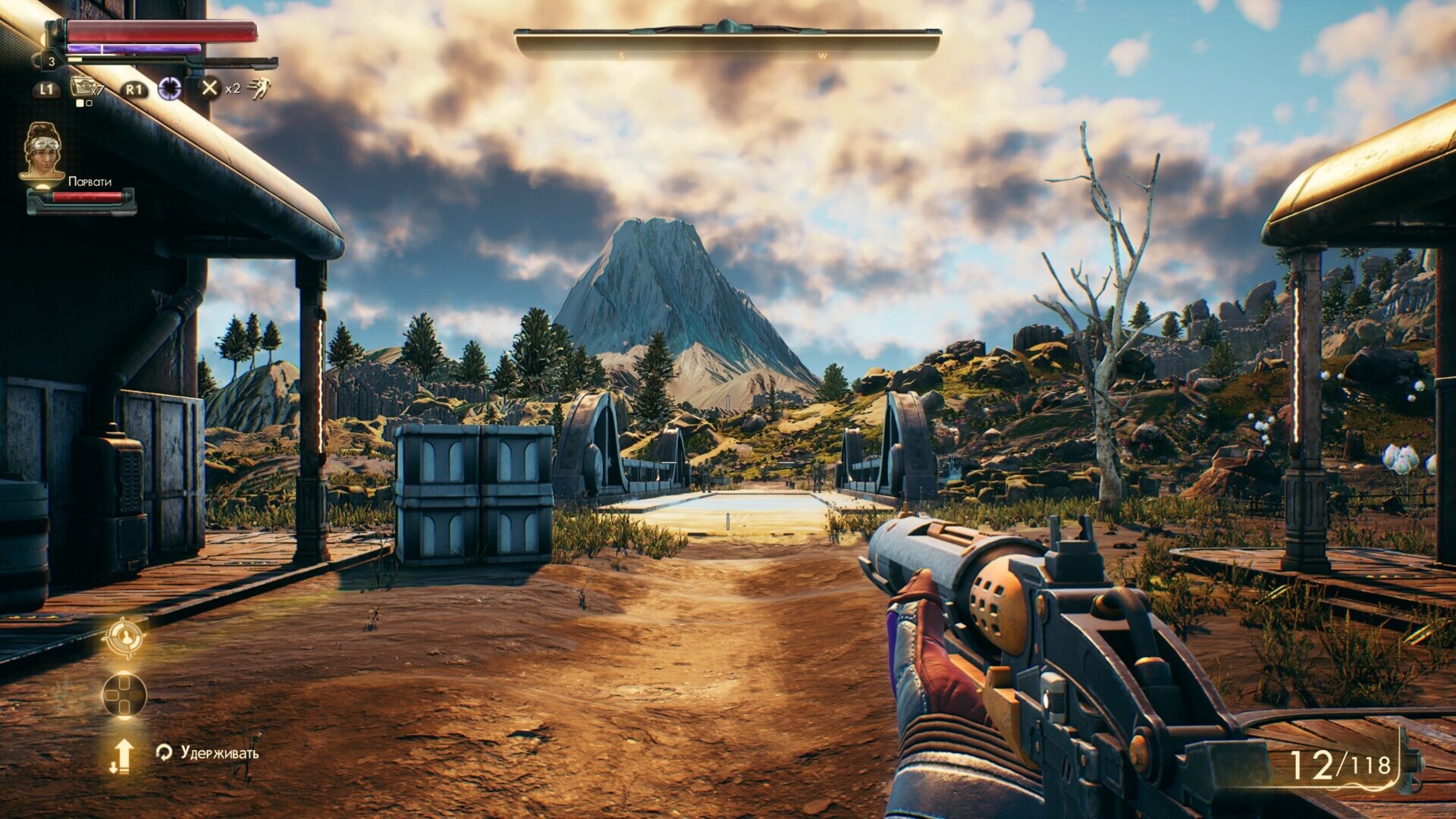
Task: Use the medical inhaler item icon
Action: coord(82,88)
